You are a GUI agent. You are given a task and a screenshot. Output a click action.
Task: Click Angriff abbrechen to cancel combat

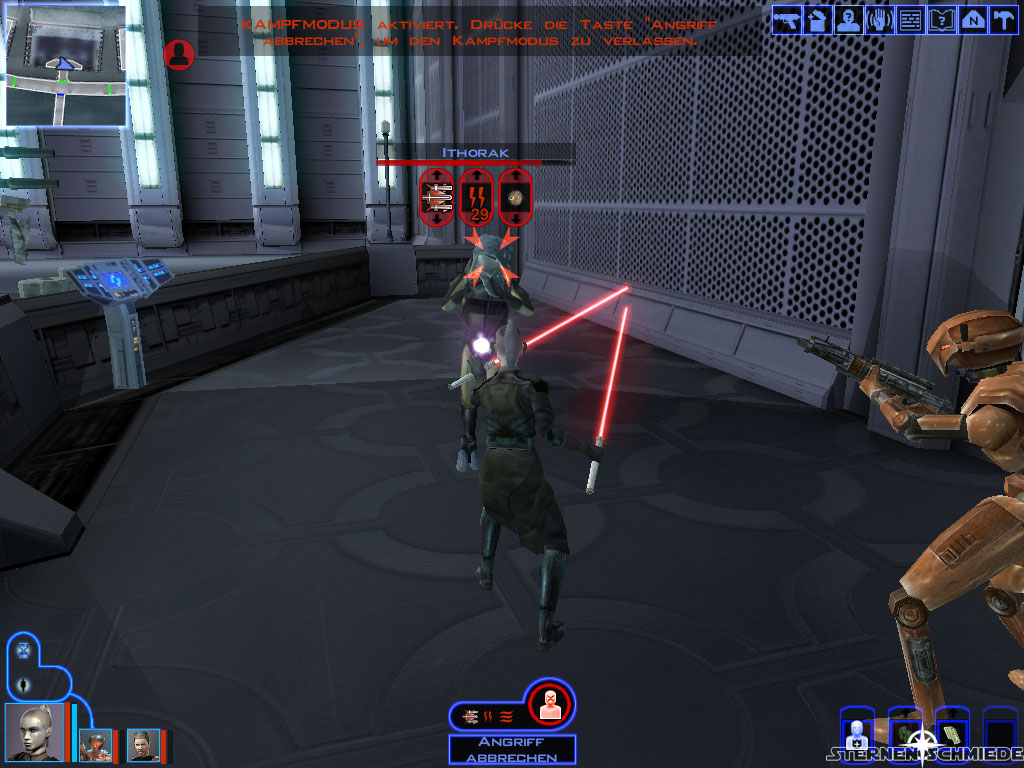pos(512,750)
